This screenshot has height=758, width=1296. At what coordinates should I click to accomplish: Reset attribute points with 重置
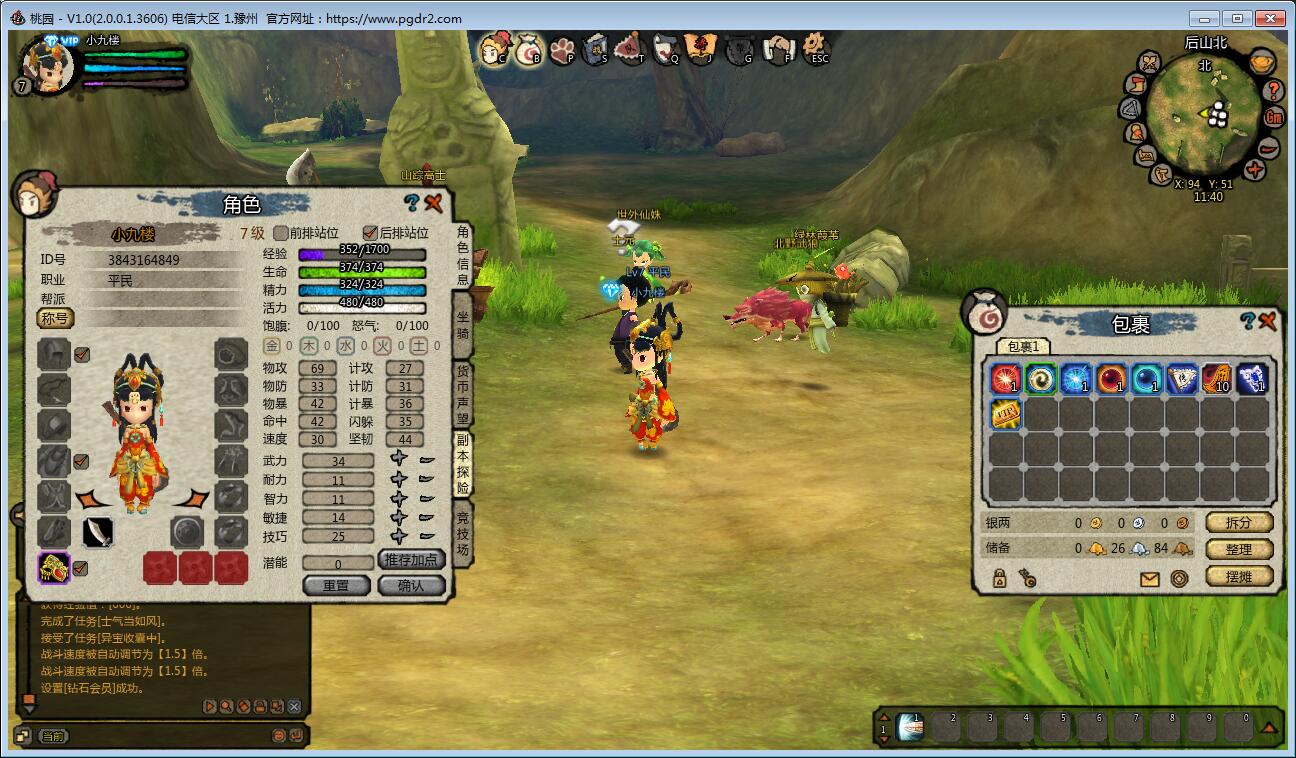(x=336, y=585)
